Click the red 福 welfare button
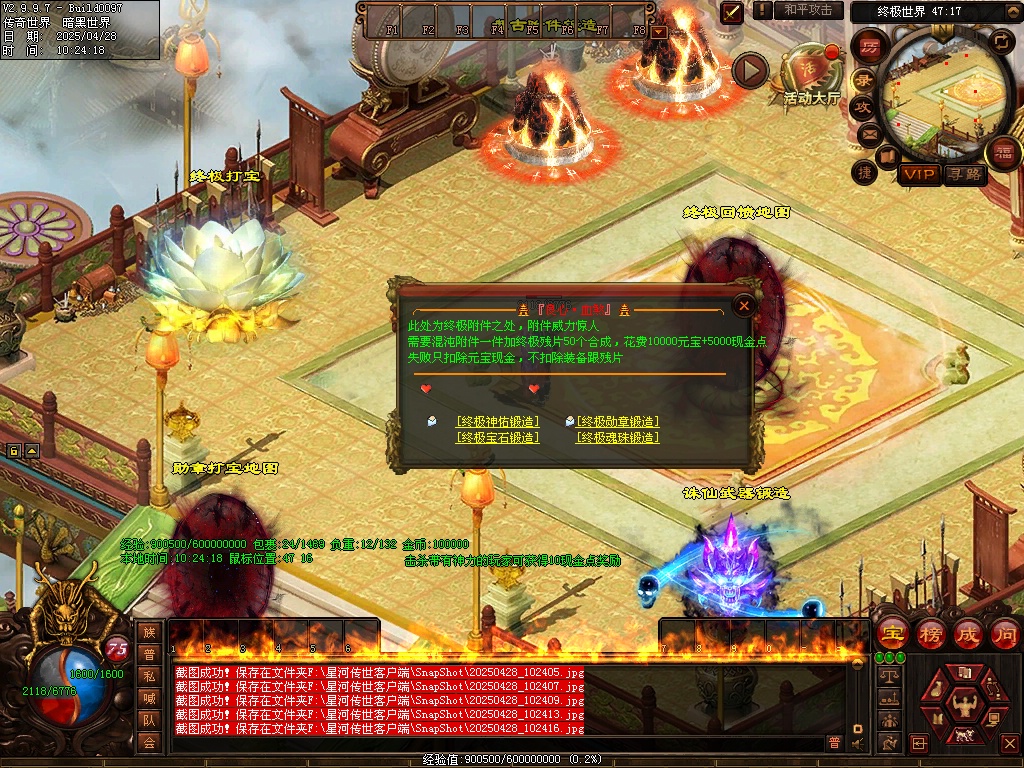This screenshot has height=768, width=1024. (x=1002, y=152)
